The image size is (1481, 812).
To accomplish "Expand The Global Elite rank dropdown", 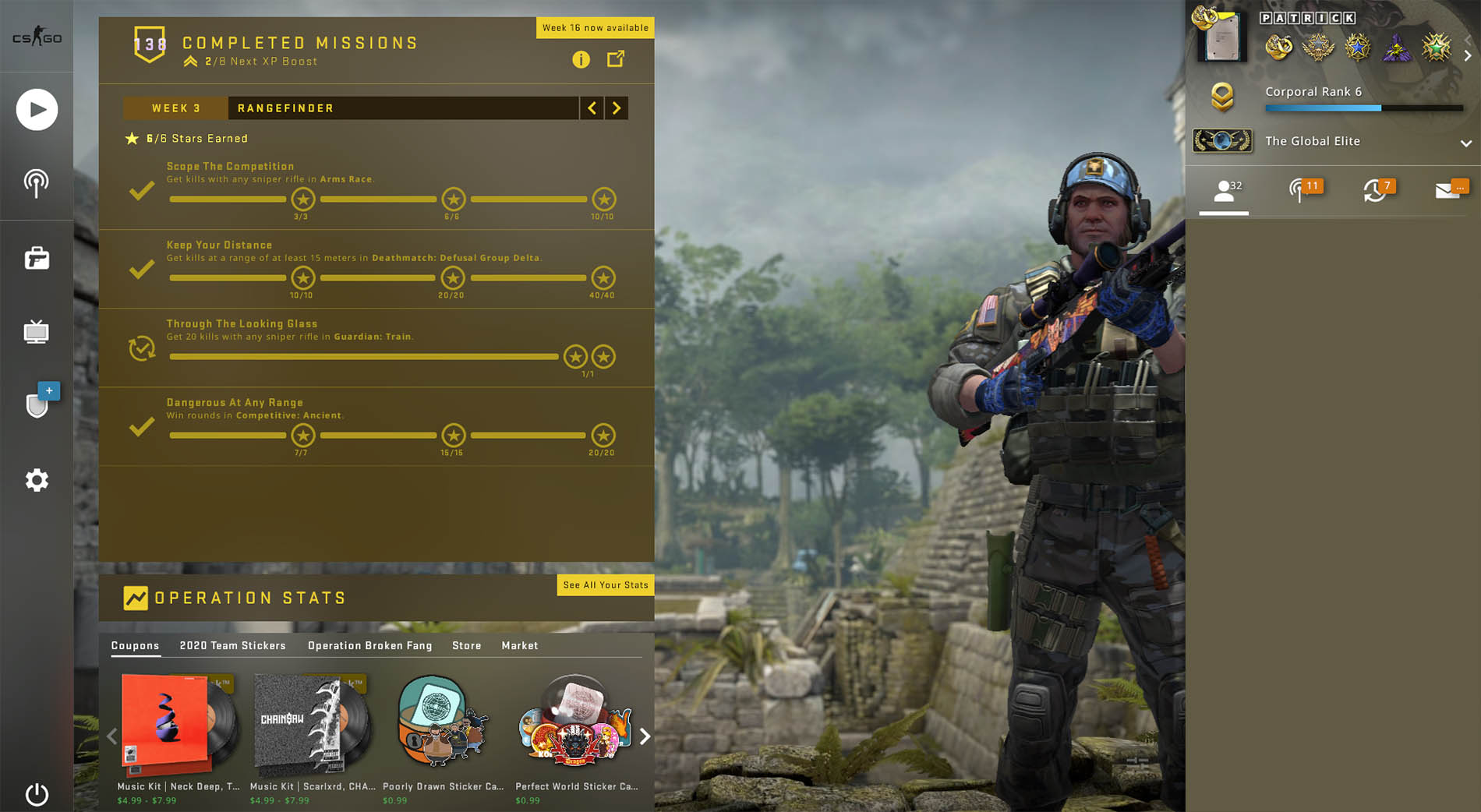I will (1465, 143).
